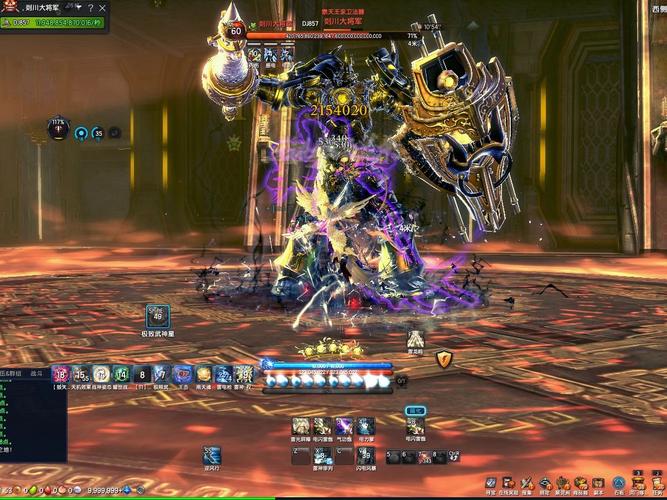The height and width of the screenshot is (500, 667).
Task: Use the 极致武神星 buff item icon
Action: 156,315
